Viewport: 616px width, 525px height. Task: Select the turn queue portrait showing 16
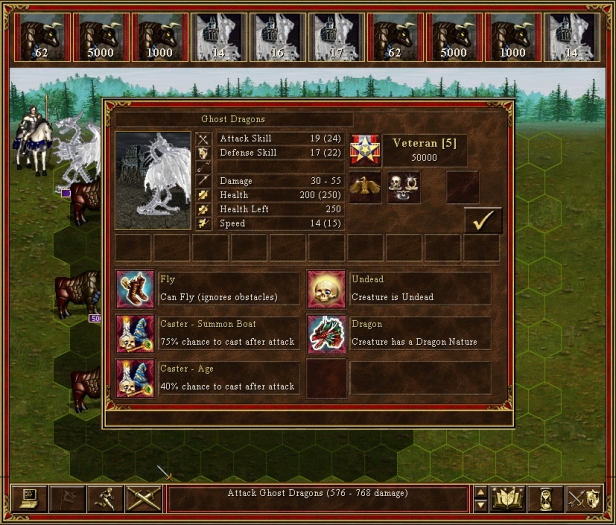pyautogui.click(x=276, y=38)
